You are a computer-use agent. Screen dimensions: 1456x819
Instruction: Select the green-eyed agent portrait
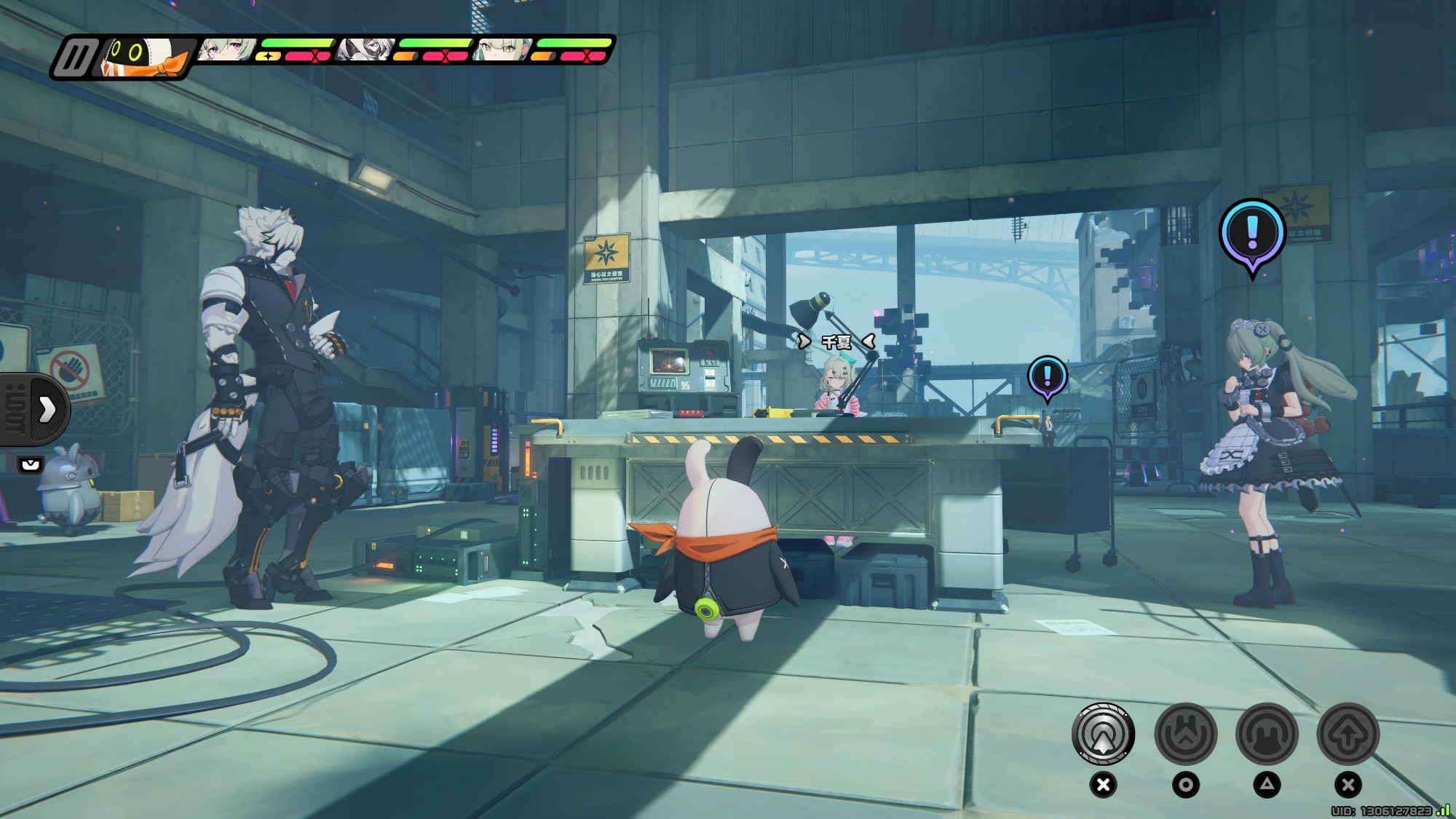tap(502, 50)
